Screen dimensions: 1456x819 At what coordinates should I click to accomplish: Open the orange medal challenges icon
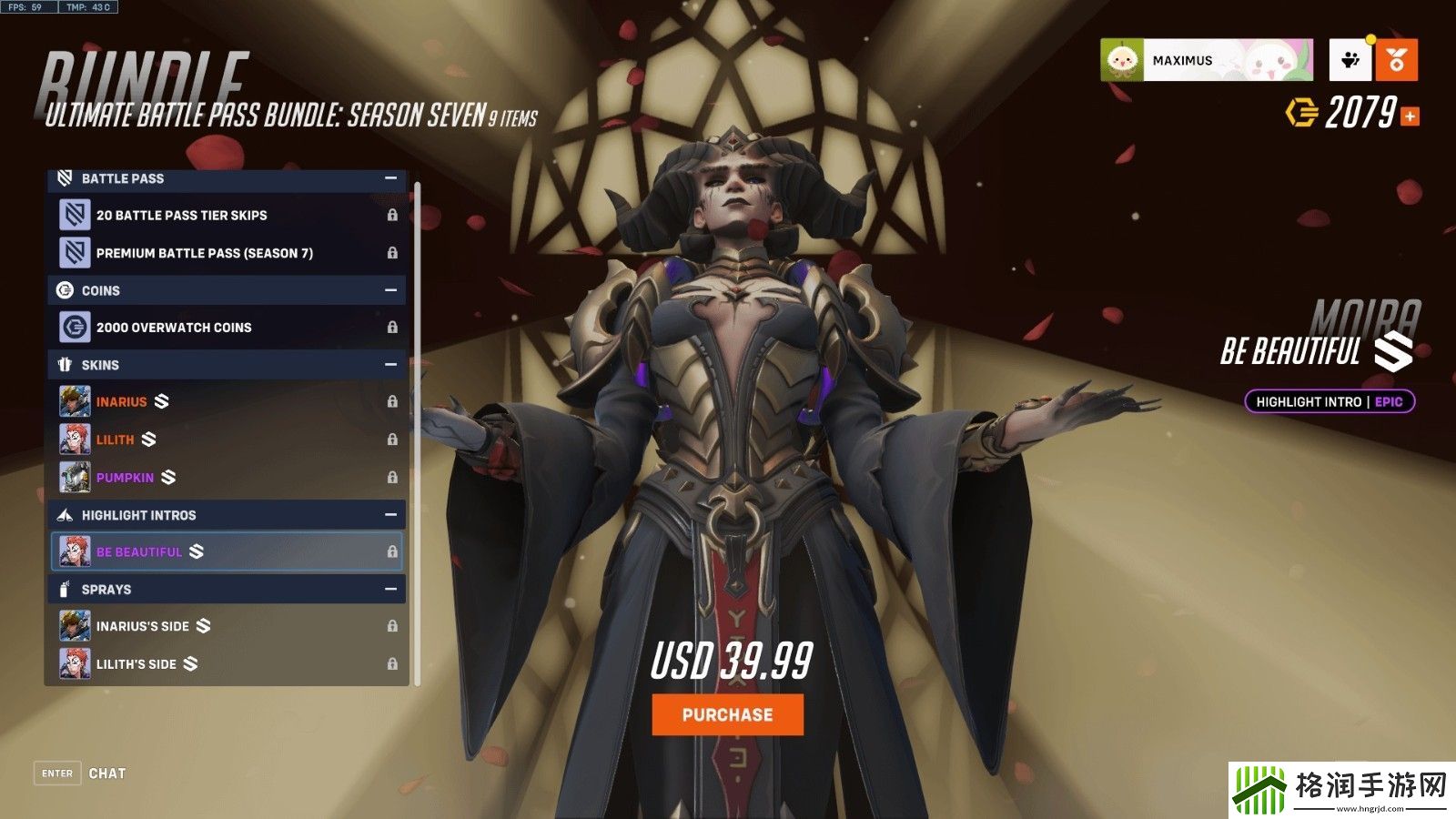[x=1397, y=60]
